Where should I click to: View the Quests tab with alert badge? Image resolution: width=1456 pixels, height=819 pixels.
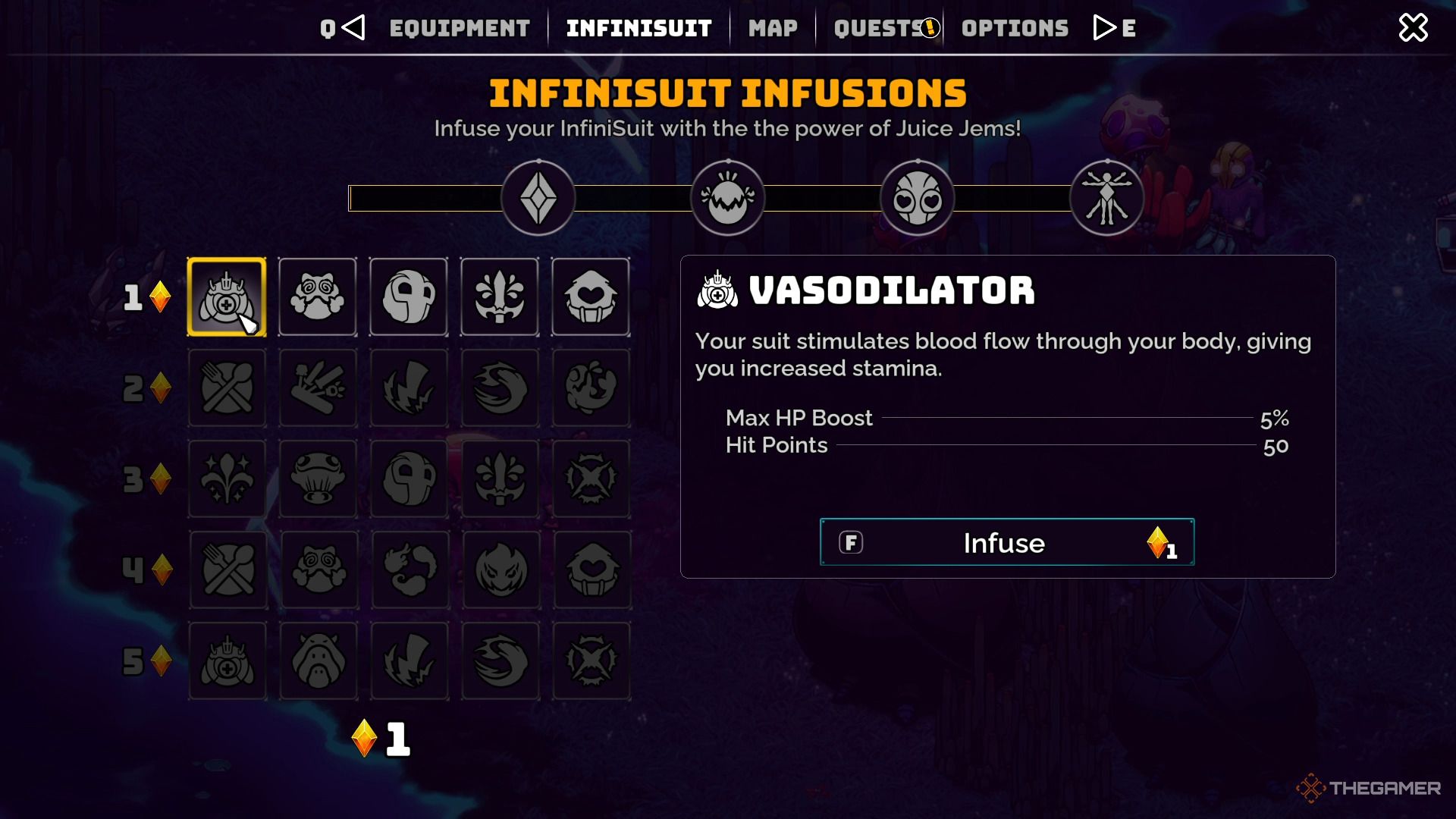click(x=880, y=27)
